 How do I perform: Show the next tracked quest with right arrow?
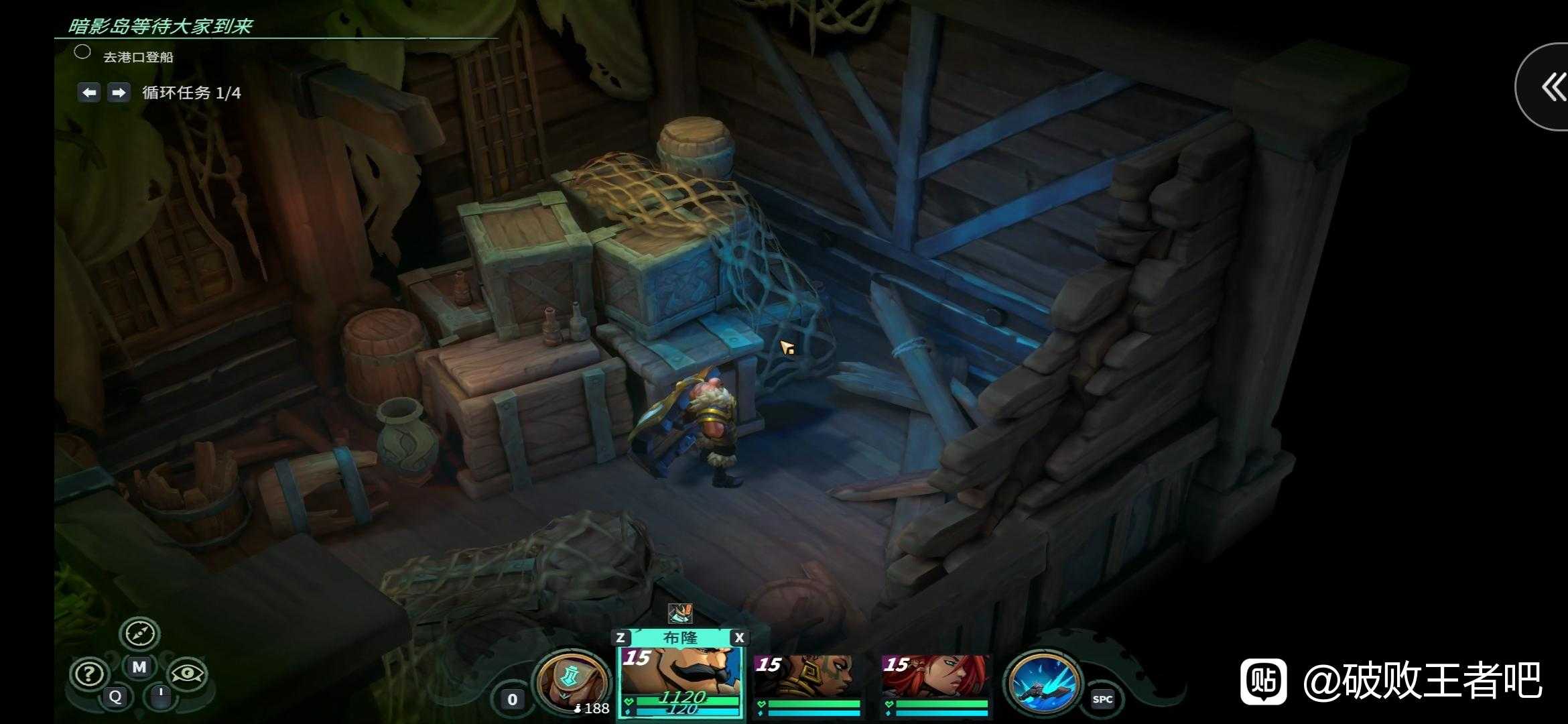(x=119, y=93)
